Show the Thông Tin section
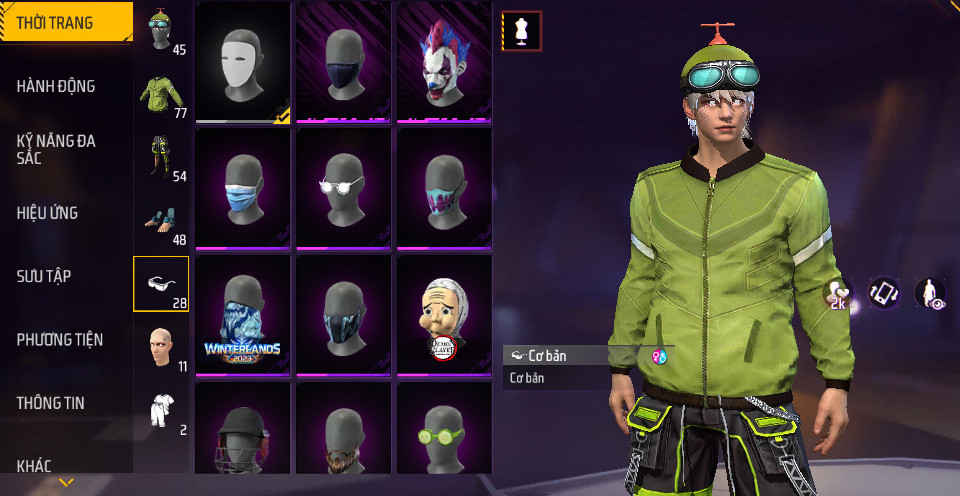Screen dimensions: 960x496 (51, 403)
